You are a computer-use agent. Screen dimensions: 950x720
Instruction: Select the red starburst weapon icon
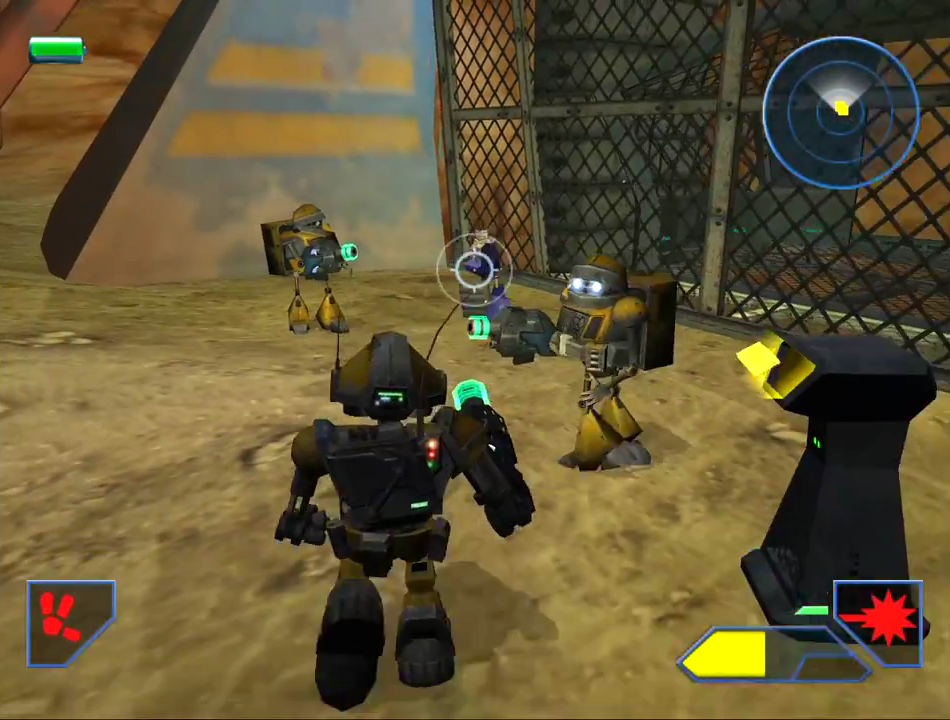[879, 622]
